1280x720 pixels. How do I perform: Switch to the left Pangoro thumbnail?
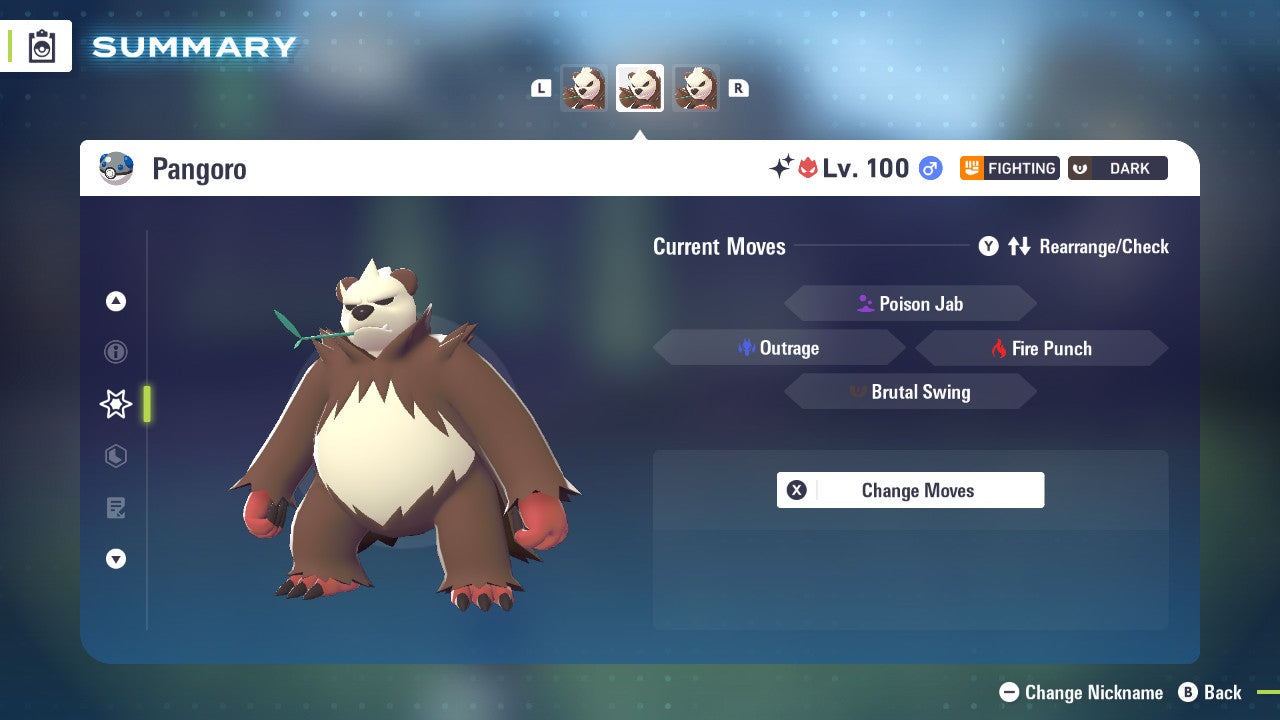click(585, 88)
